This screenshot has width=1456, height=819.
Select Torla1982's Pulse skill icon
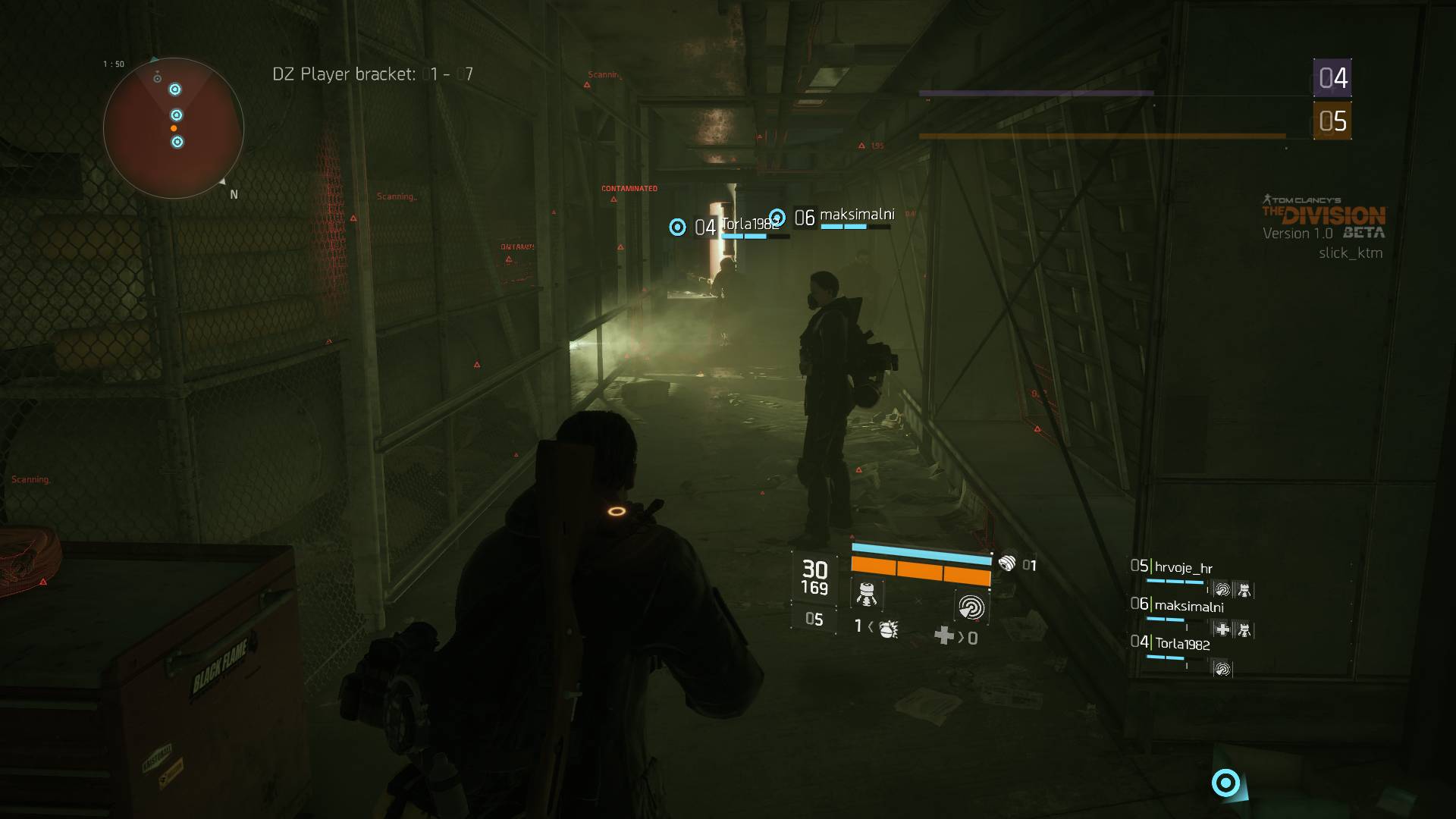point(1223,669)
